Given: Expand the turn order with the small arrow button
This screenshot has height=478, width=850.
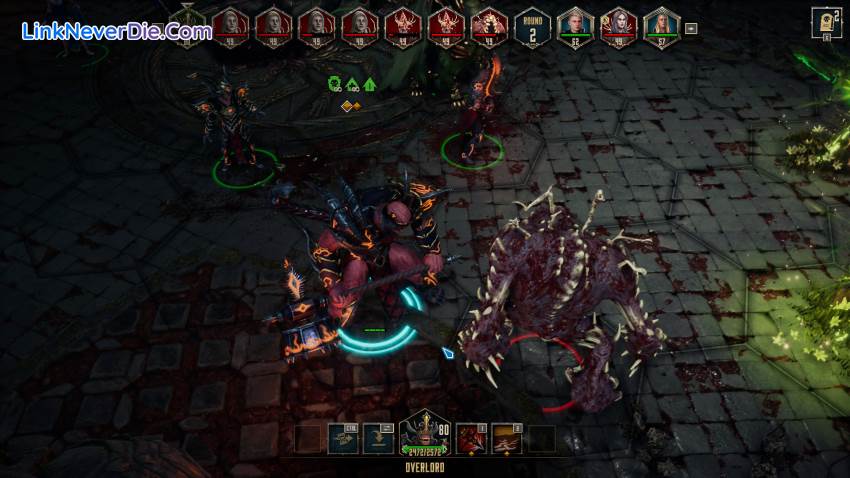Looking at the screenshot, I should (691, 27).
